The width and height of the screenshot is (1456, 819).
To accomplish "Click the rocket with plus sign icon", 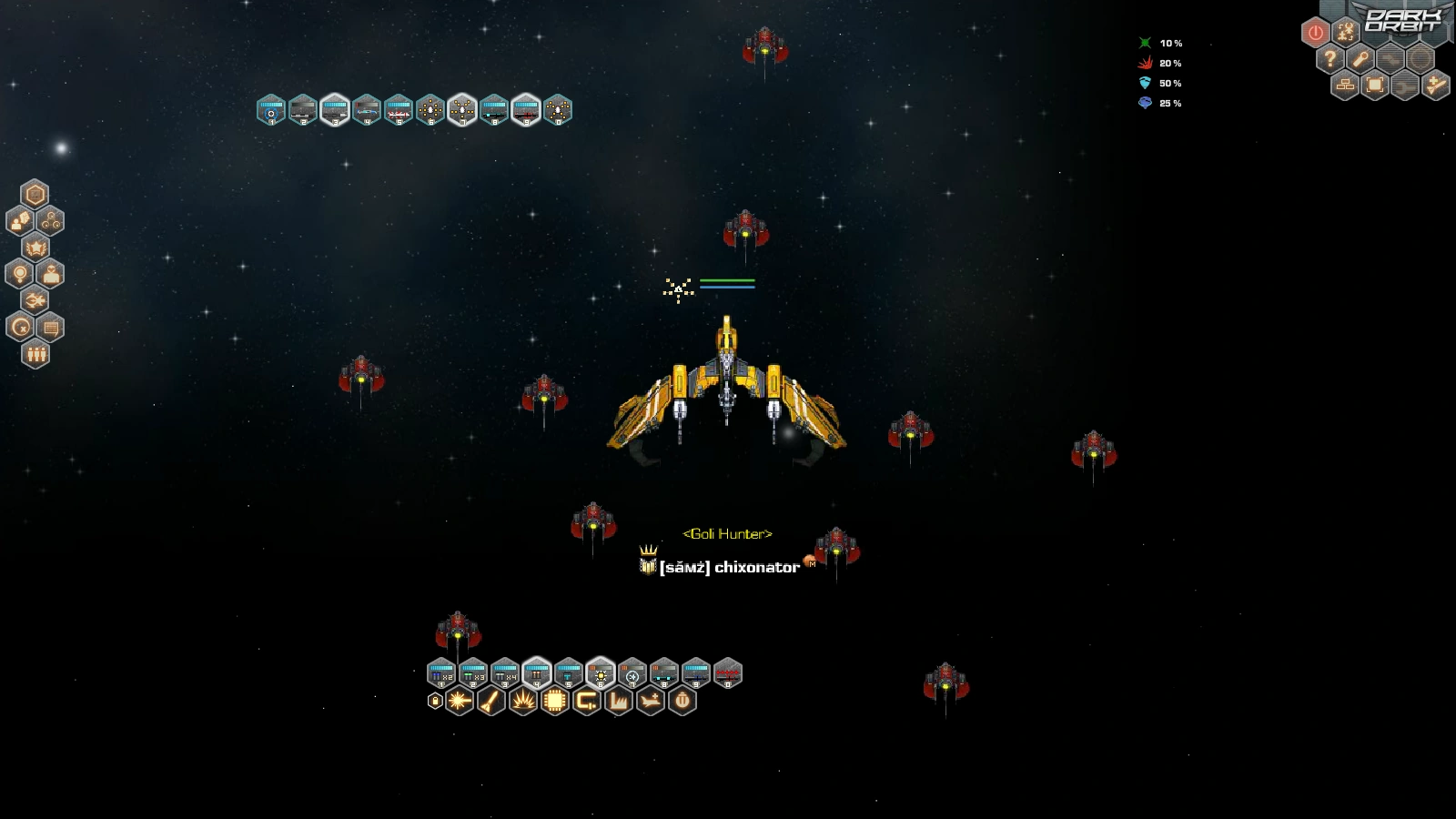I will [1435, 86].
